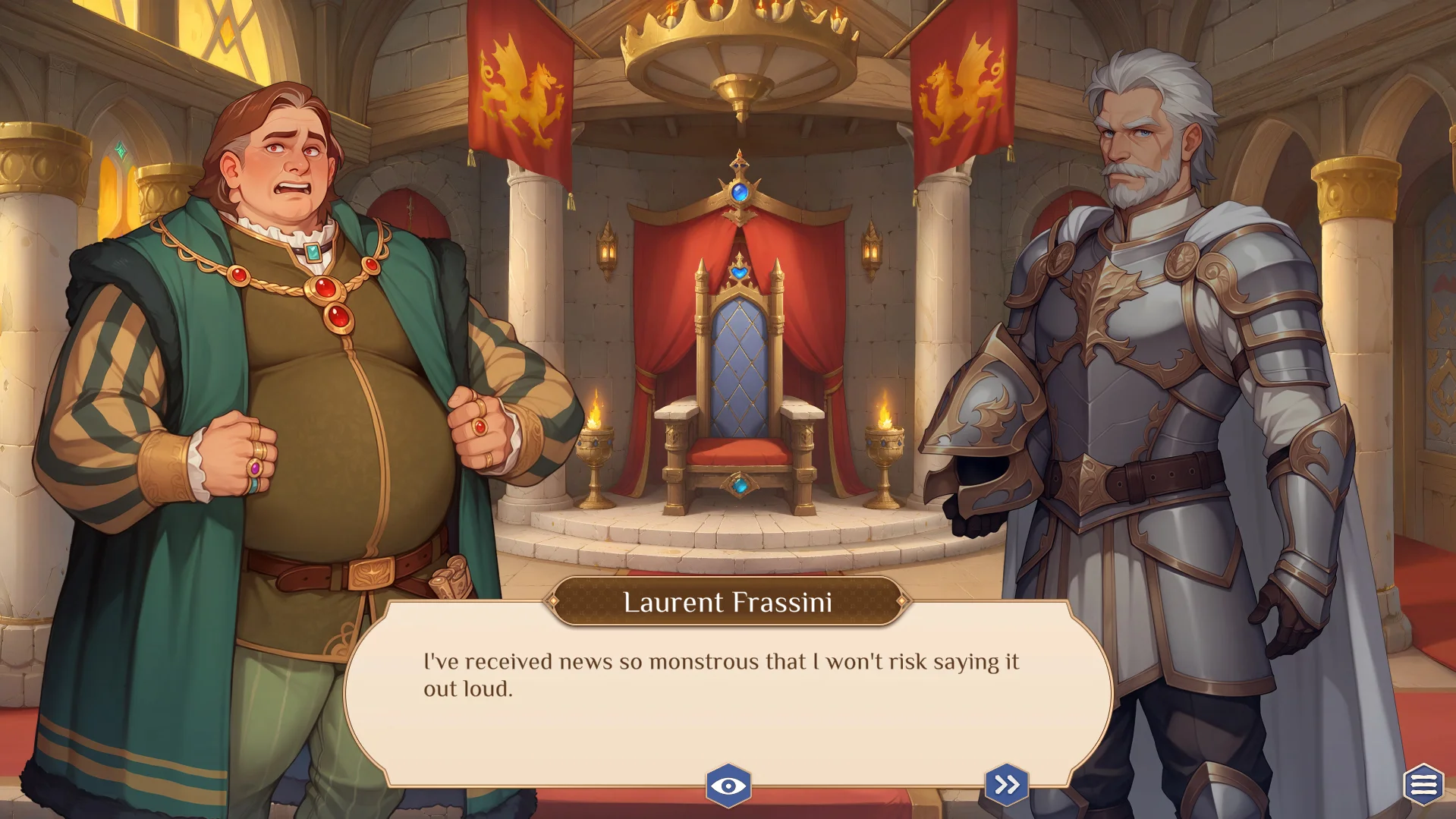Skip ahead with the double-arrow button
This screenshot has width=1456, height=819.
point(1006,784)
